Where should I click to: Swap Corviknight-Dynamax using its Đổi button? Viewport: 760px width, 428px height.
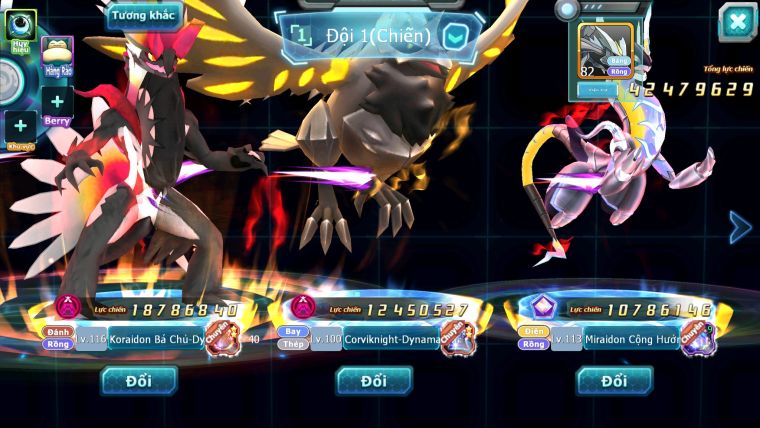click(x=374, y=380)
